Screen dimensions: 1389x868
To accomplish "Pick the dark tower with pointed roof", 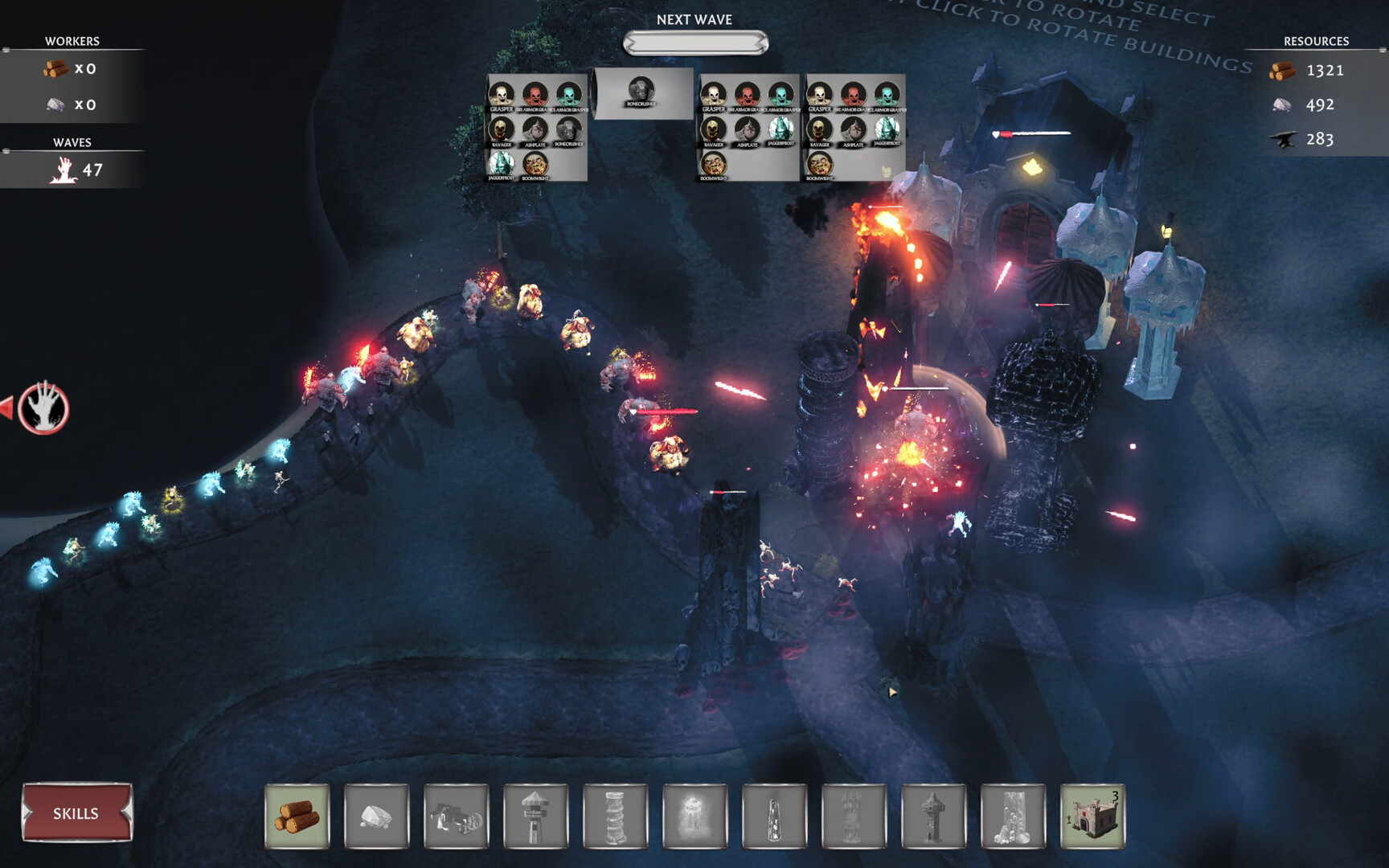I will pos(933,817).
